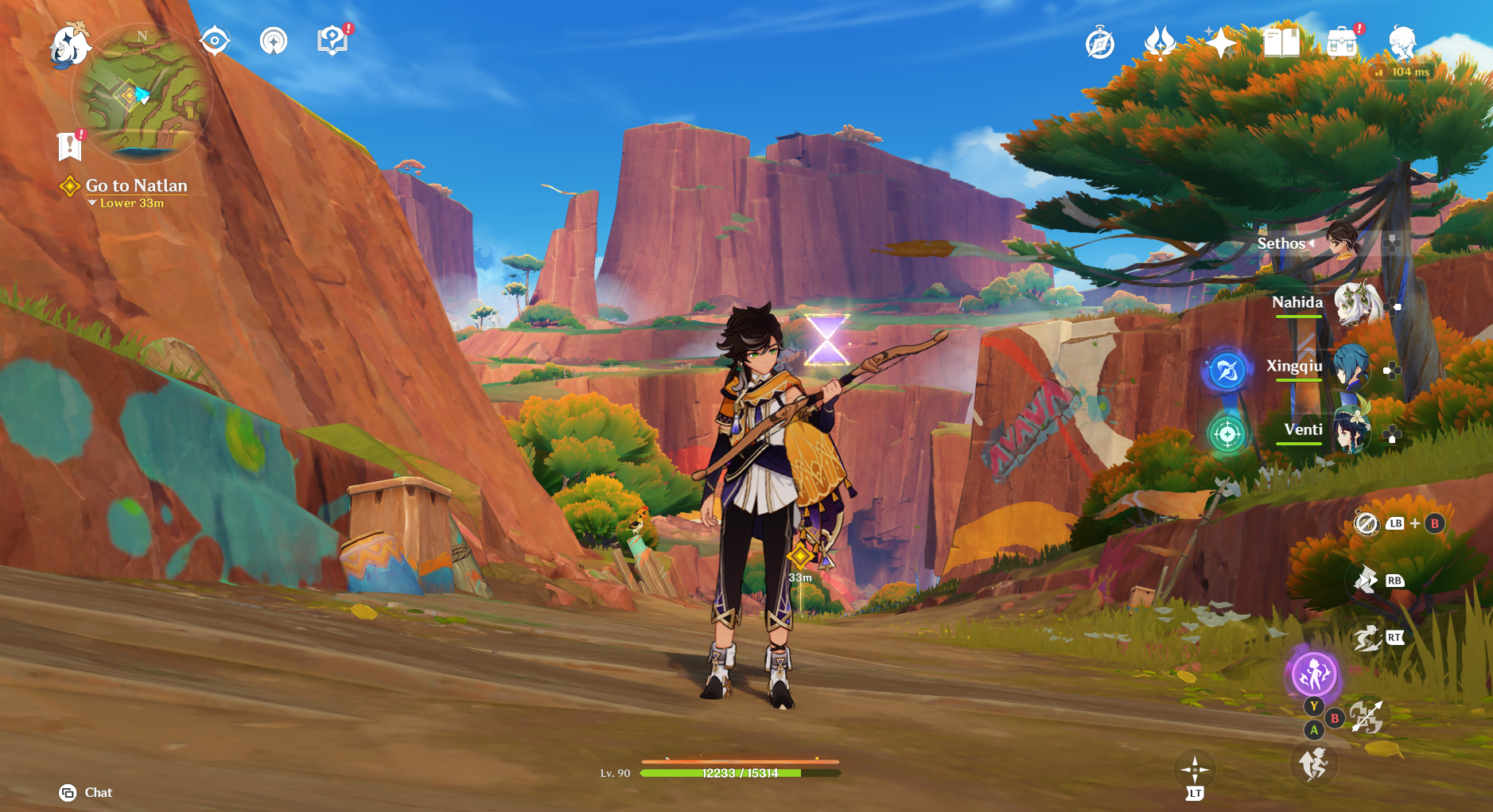Switch to party member Venti

coord(1351,431)
